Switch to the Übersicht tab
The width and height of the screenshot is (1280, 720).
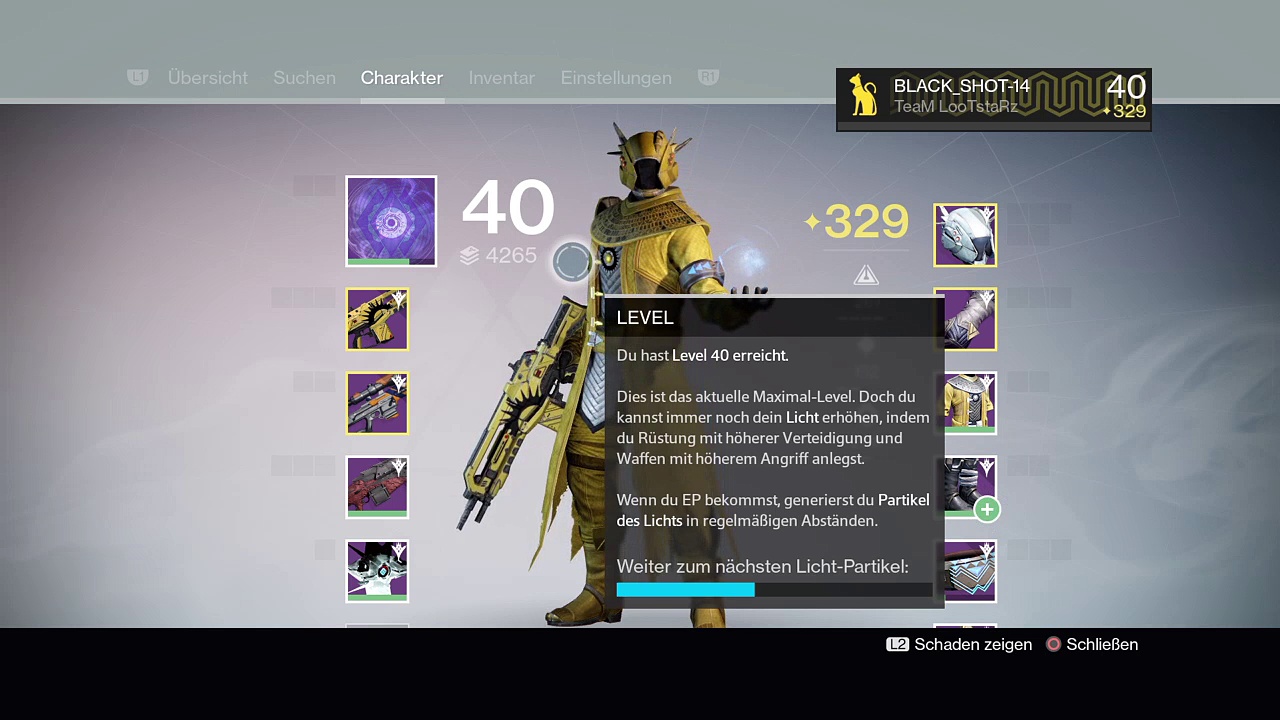pyautogui.click(x=207, y=78)
